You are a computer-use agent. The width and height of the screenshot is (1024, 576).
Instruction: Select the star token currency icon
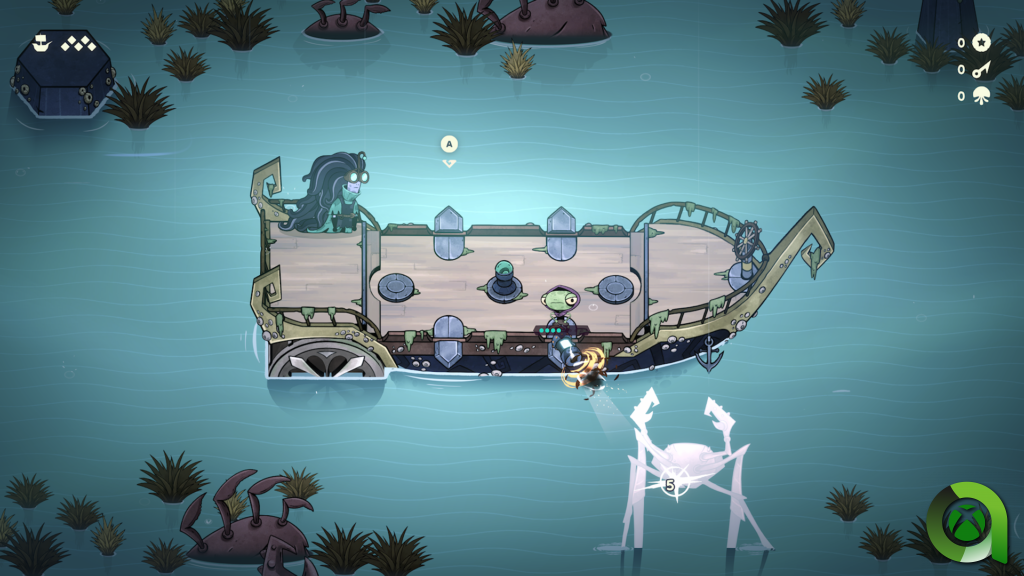[981, 43]
